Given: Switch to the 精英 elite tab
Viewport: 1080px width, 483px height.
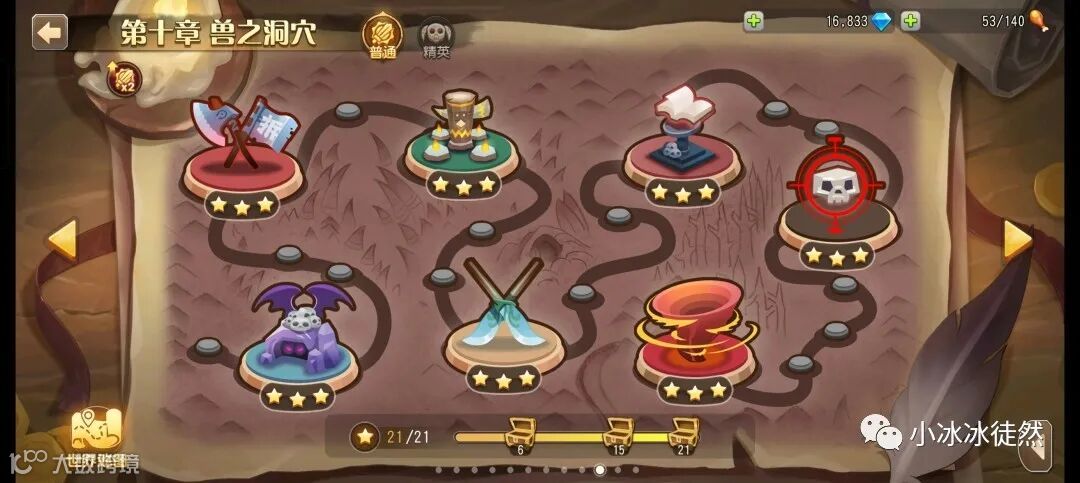Looking at the screenshot, I should pyautogui.click(x=436, y=38).
